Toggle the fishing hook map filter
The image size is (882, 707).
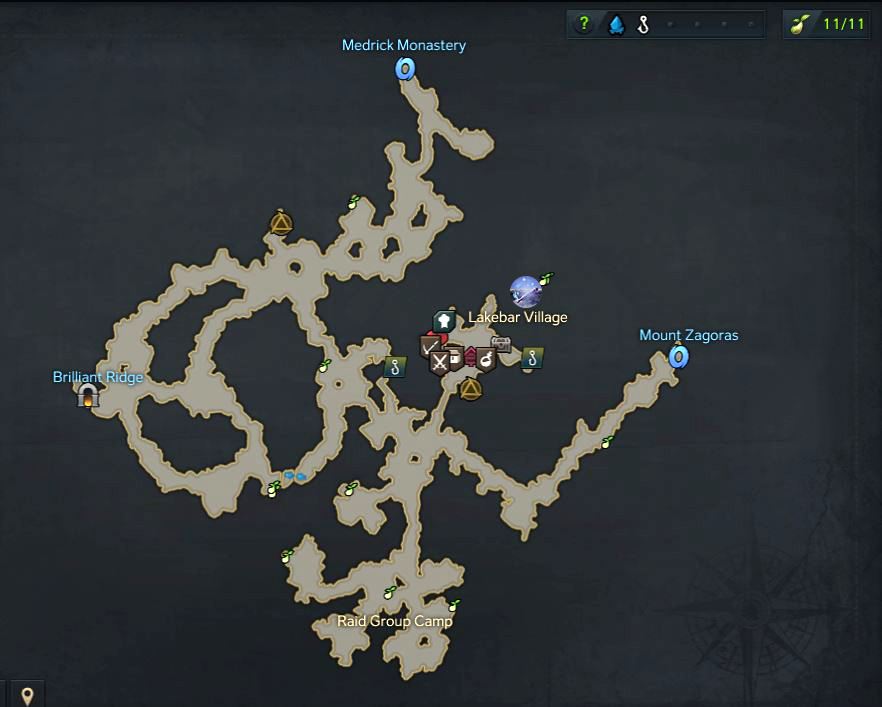tap(643, 25)
